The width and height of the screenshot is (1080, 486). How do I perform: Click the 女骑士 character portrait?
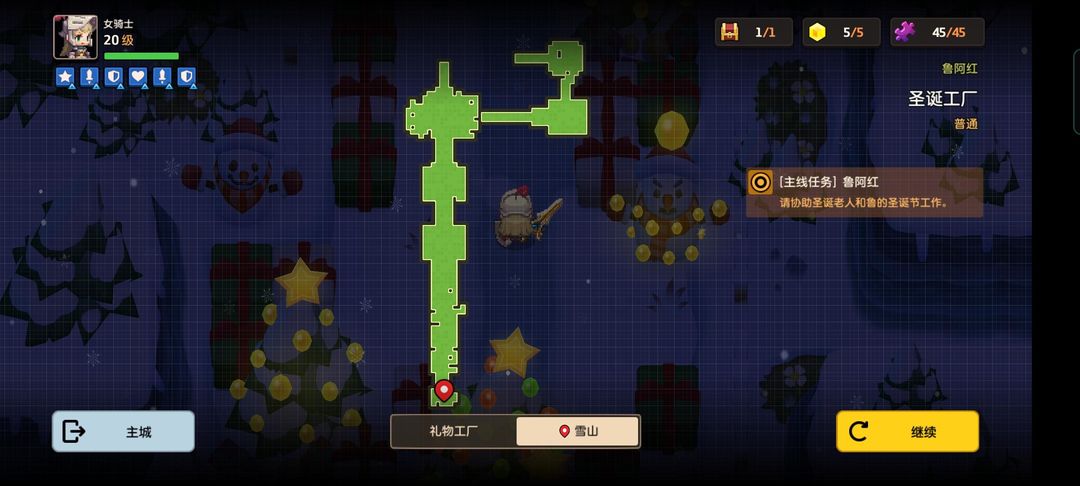point(75,38)
